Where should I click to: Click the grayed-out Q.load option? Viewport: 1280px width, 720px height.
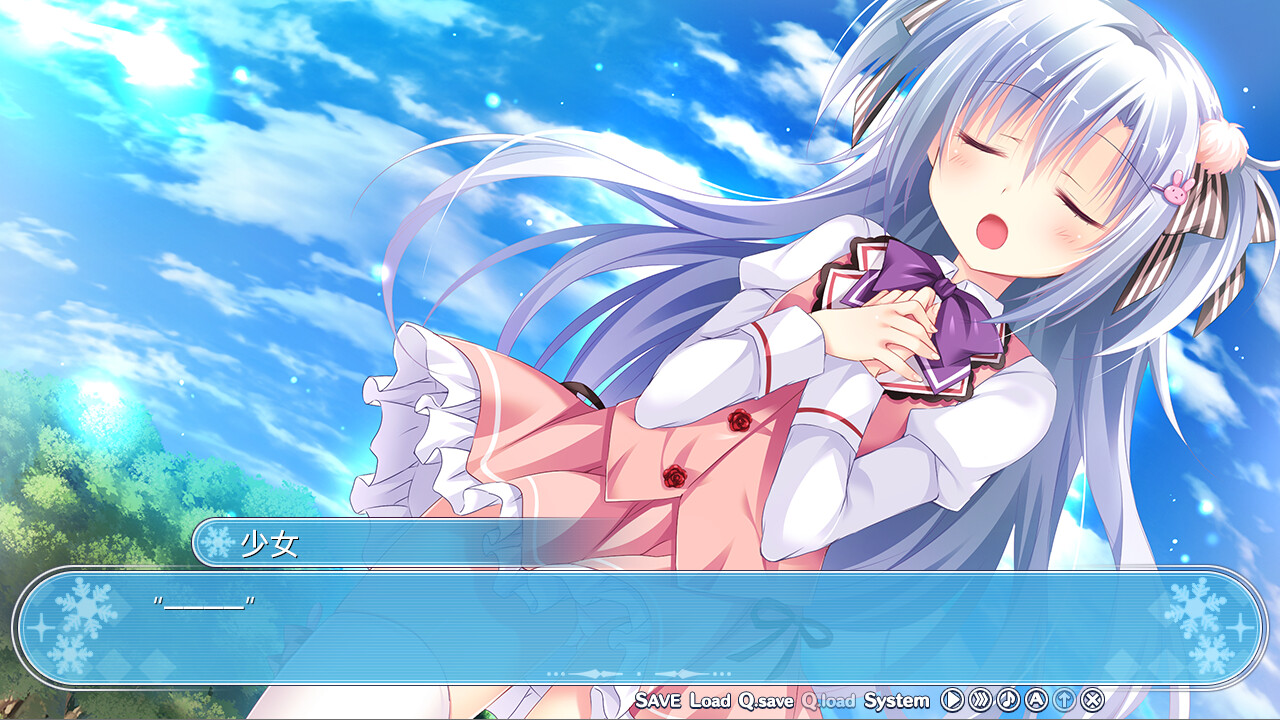[827, 702]
